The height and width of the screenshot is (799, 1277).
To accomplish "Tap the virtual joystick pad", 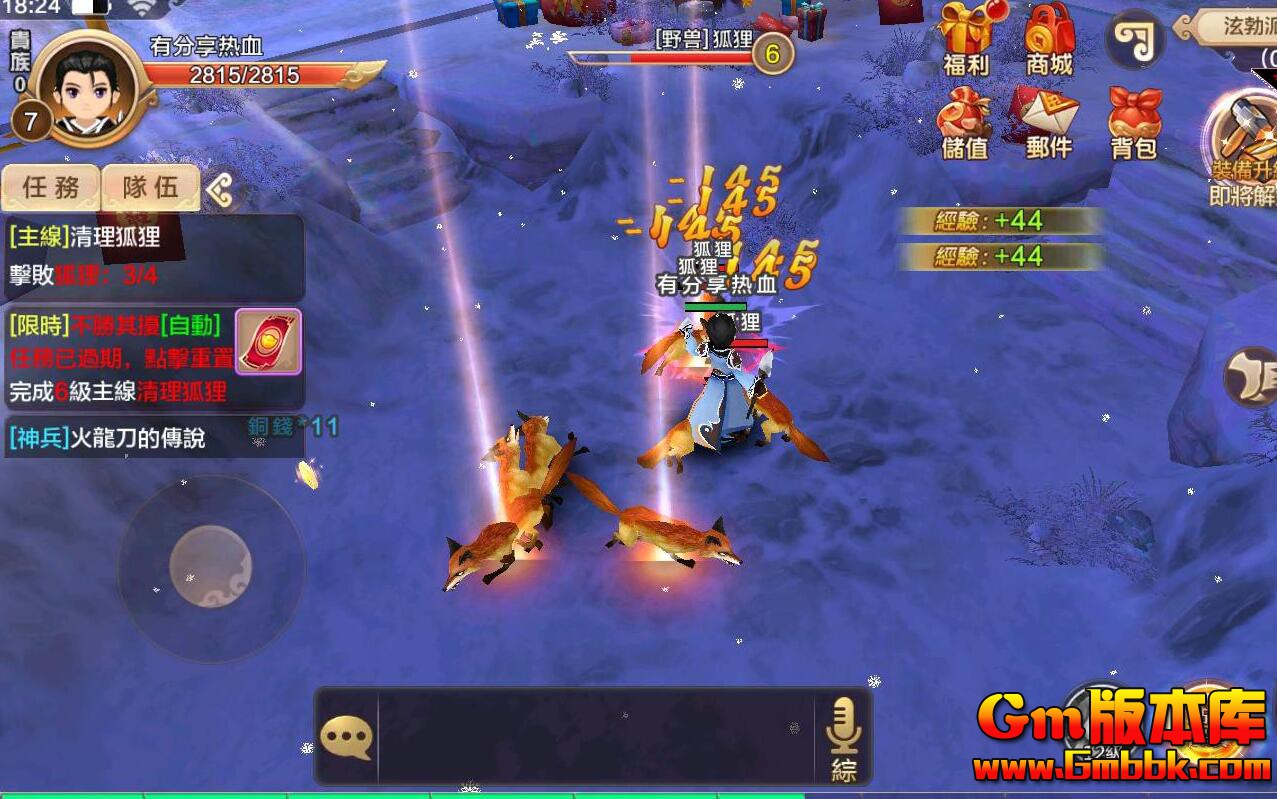I will [210, 567].
